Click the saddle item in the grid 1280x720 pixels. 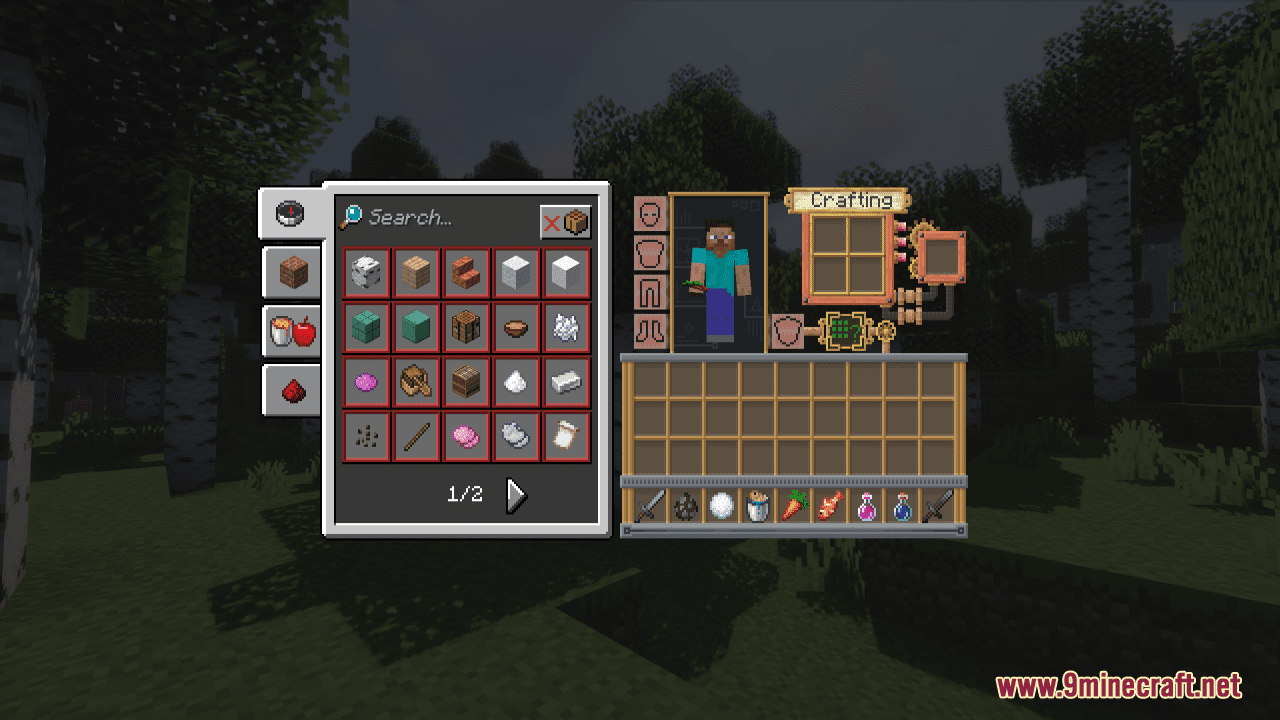point(414,382)
